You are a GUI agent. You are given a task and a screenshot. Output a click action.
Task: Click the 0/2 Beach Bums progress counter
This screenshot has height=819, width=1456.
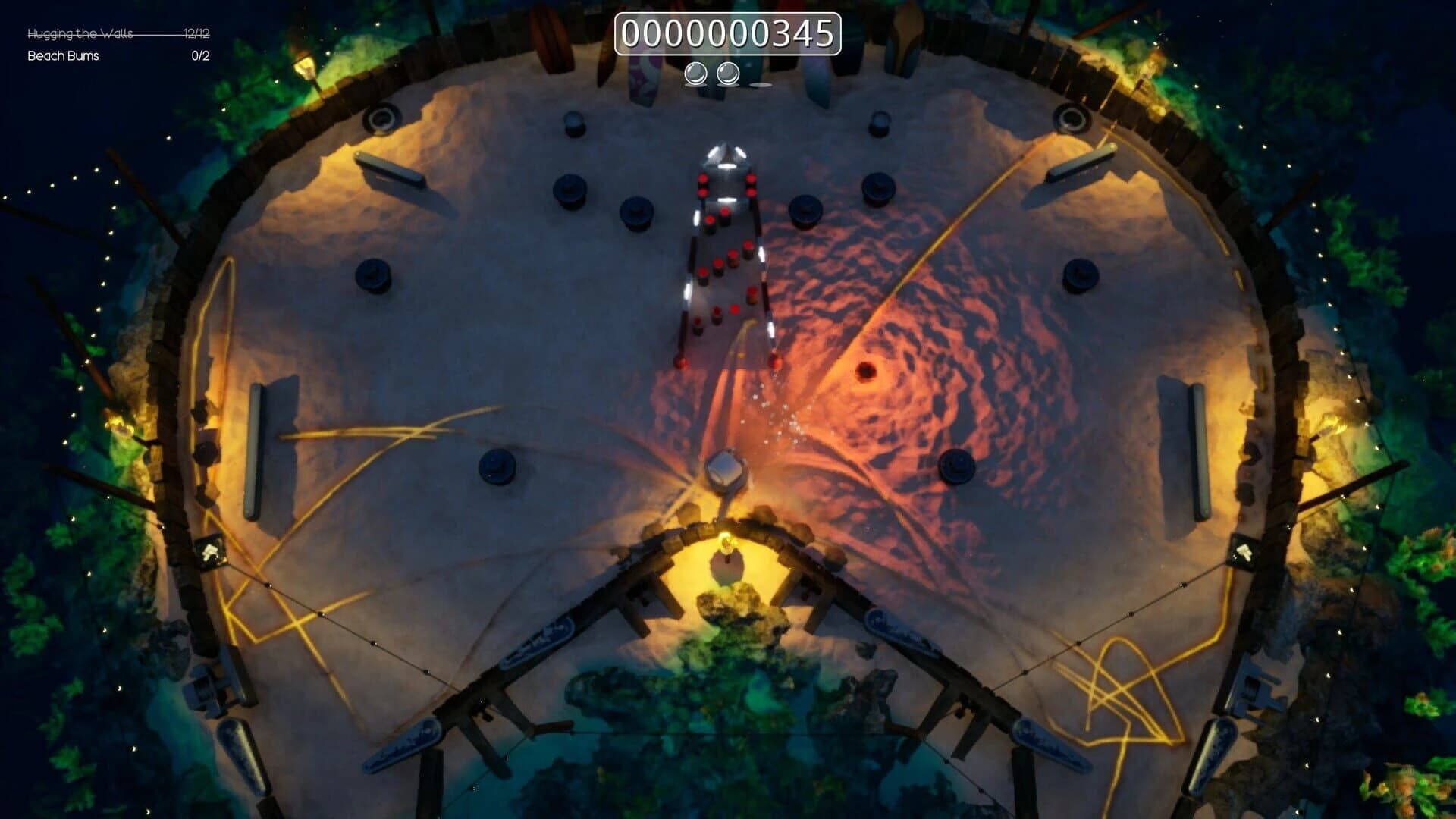pyautogui.click(x=199, y=55)
